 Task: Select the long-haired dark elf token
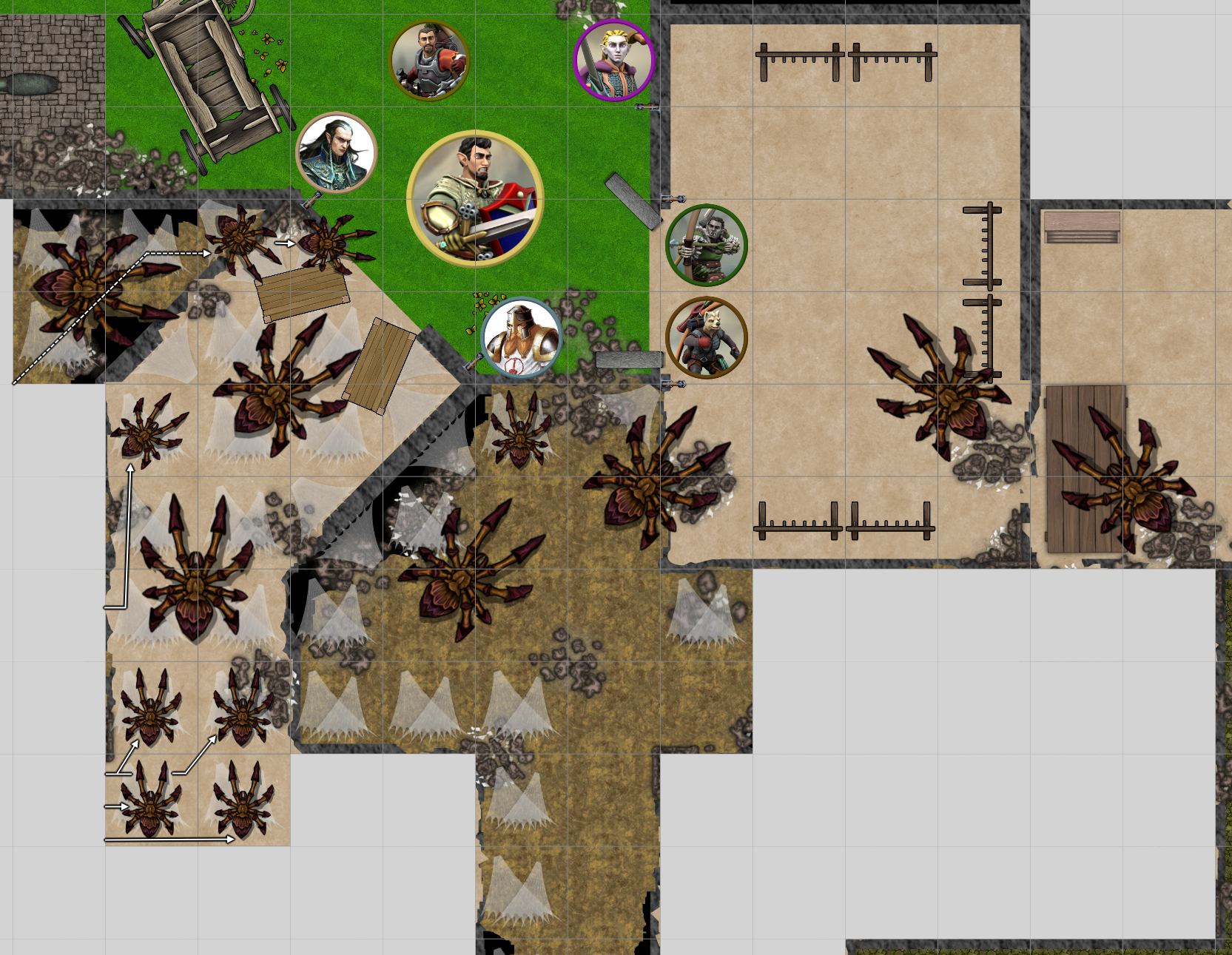tap(337, 152)
